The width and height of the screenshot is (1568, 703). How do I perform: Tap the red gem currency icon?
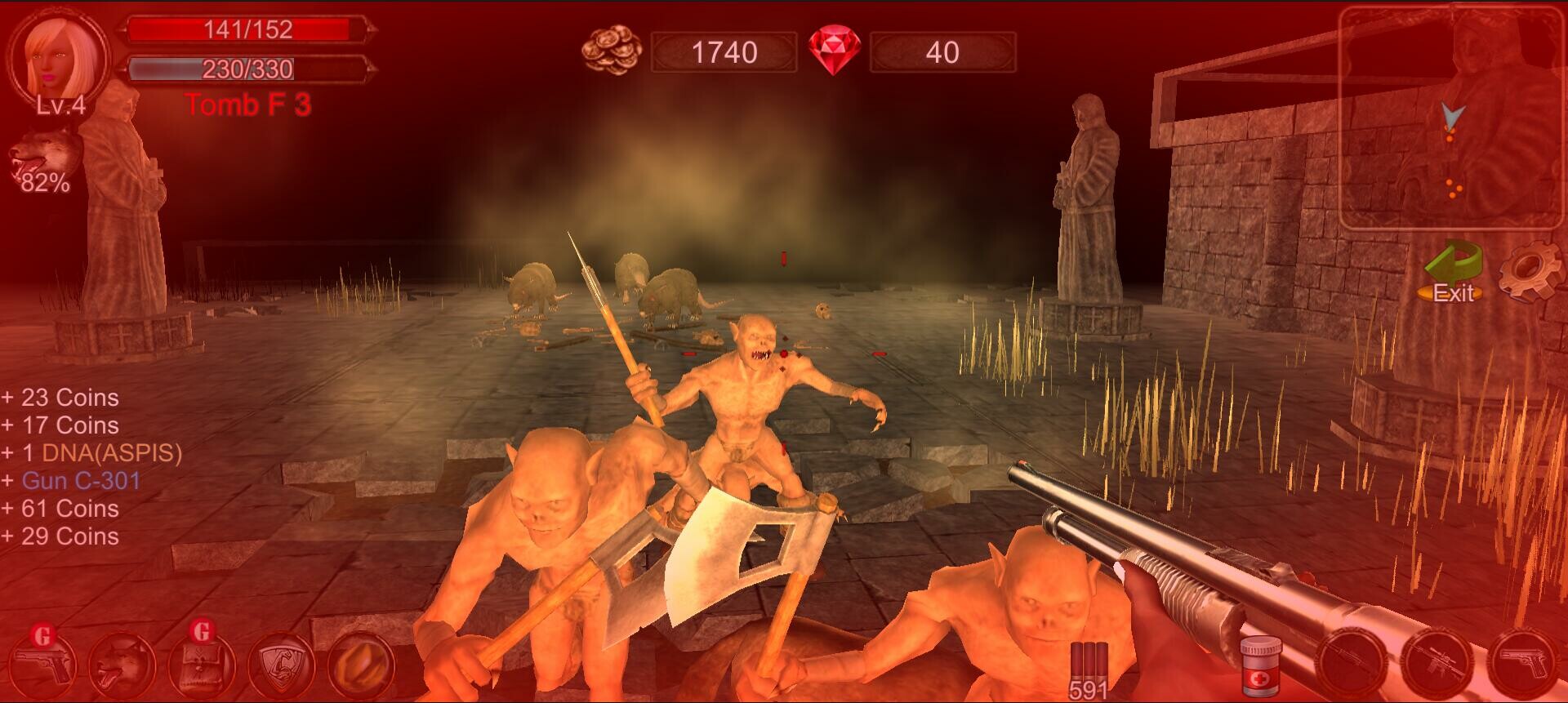833,51
